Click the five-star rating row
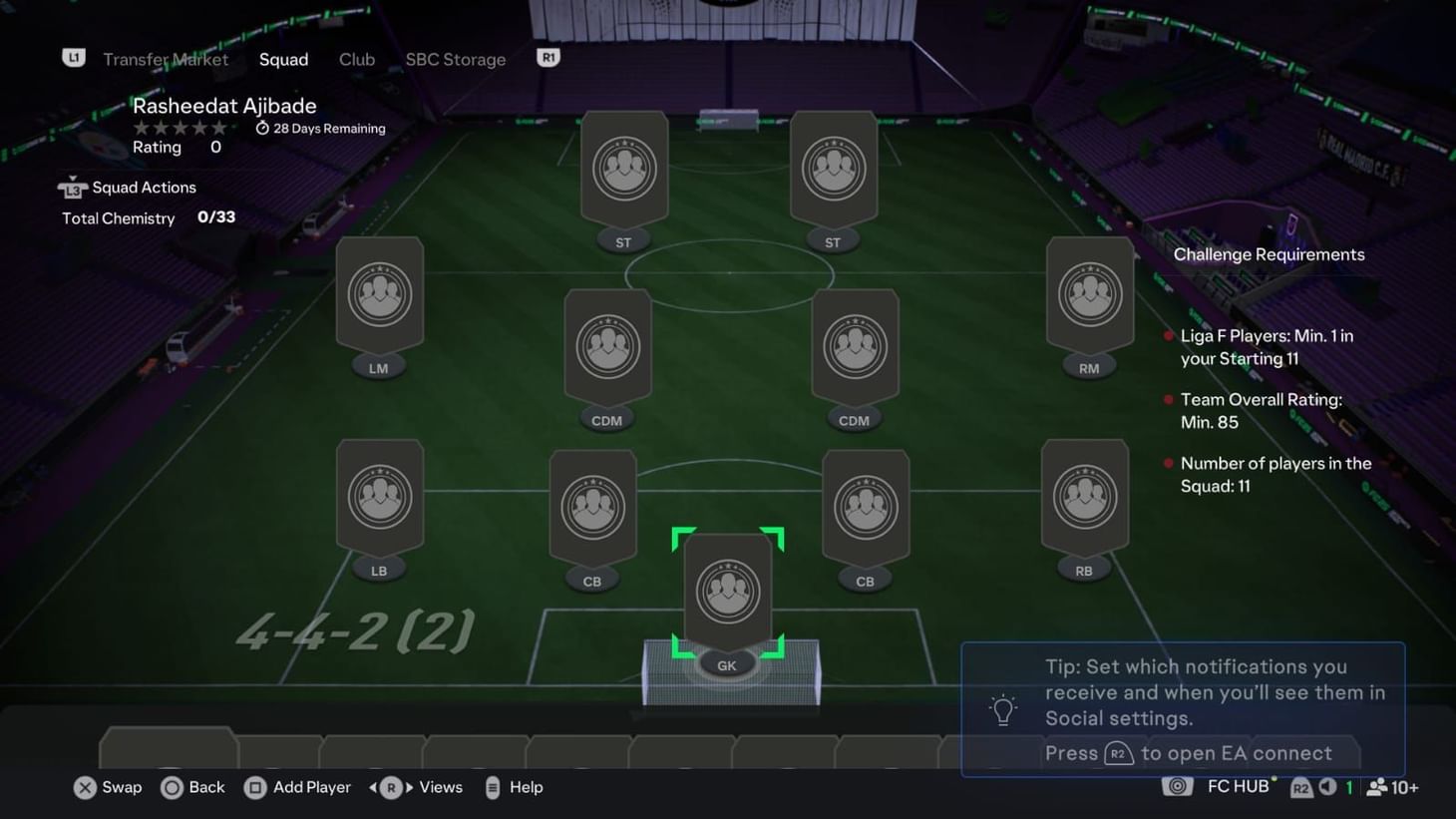This screenshot has width=1456, height=819. click(180, 128)
